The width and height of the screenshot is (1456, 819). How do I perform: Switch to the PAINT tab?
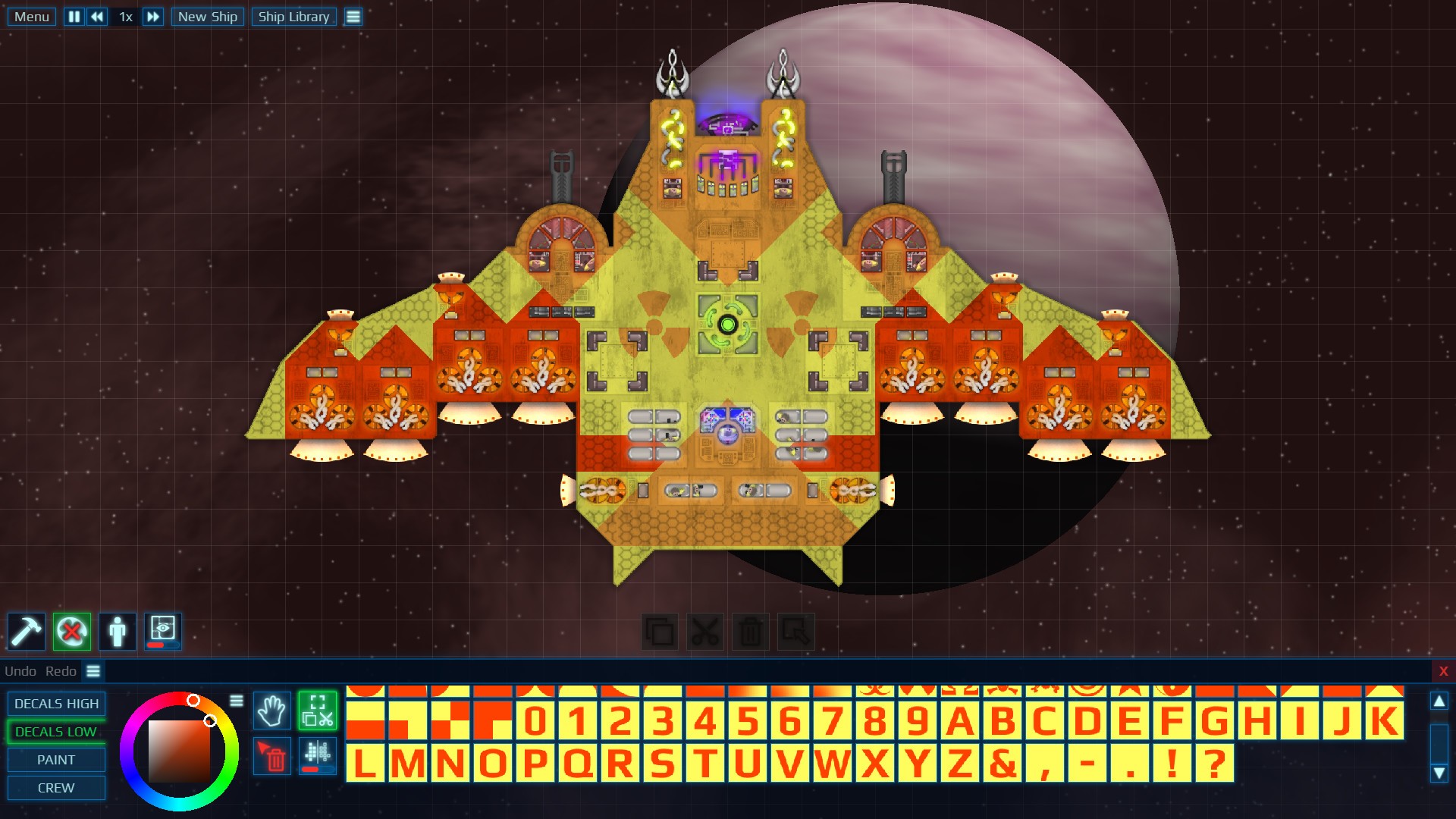tap(56, 759)
